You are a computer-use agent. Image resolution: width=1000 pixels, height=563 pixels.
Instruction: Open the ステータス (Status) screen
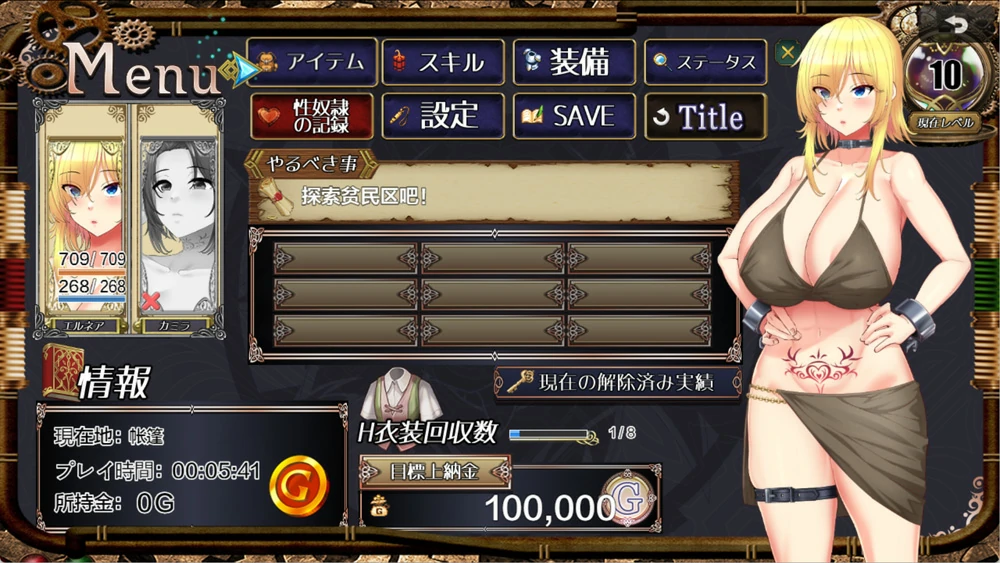tap(705, 62)
